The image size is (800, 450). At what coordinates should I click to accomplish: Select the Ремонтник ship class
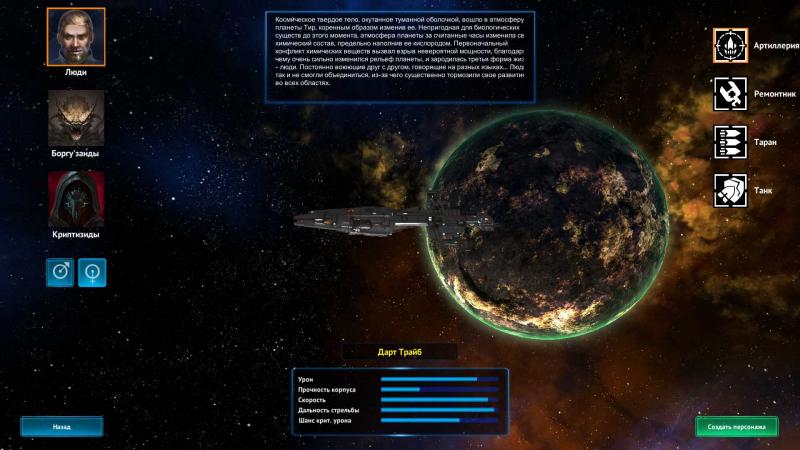tap(730, 94)
